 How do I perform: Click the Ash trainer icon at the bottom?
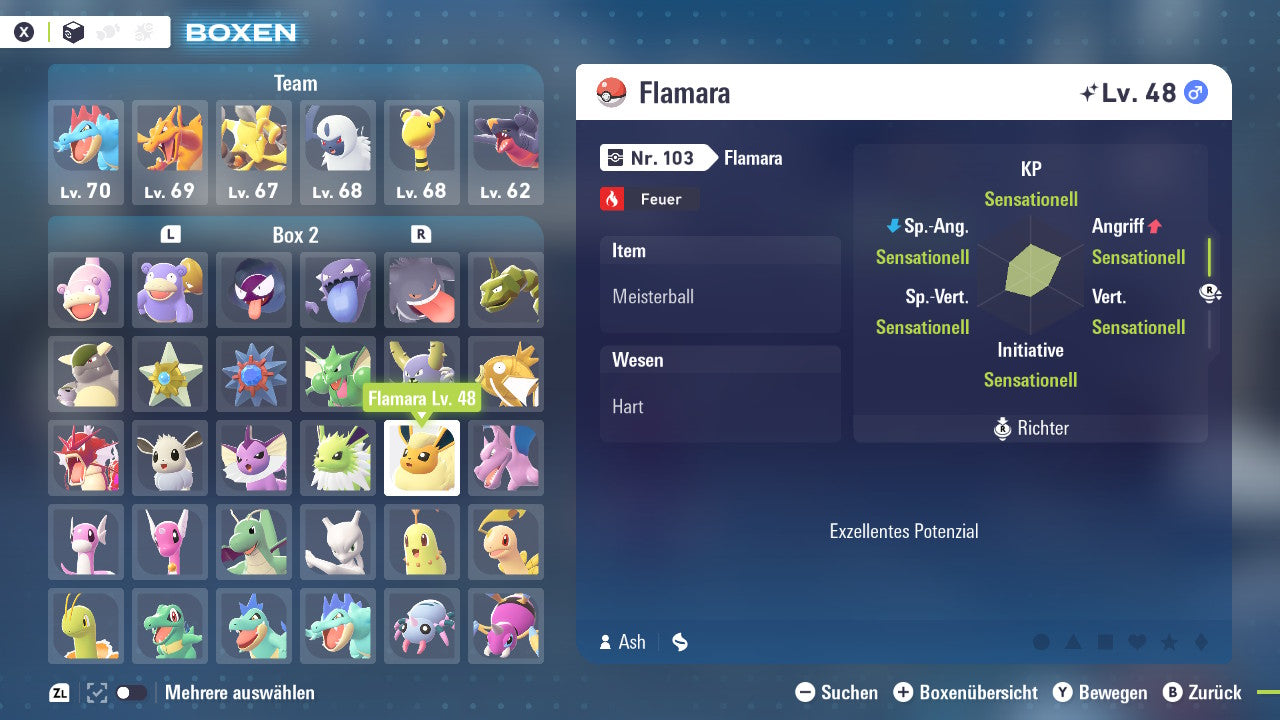coord(605,643)
